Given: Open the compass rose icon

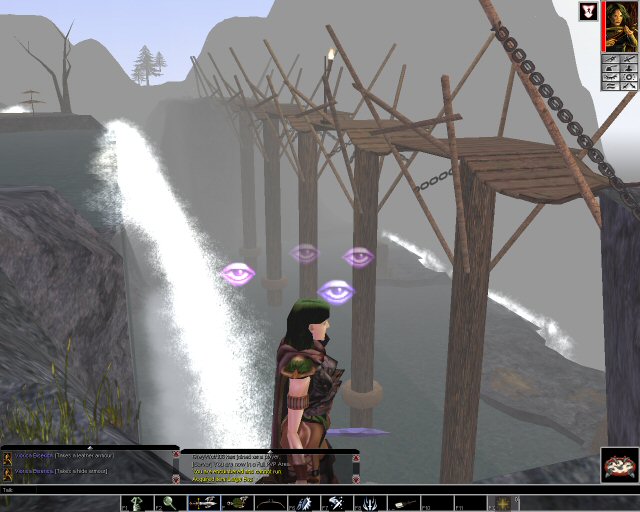Looking at the screenshot, I should click(x=620, y=465).
